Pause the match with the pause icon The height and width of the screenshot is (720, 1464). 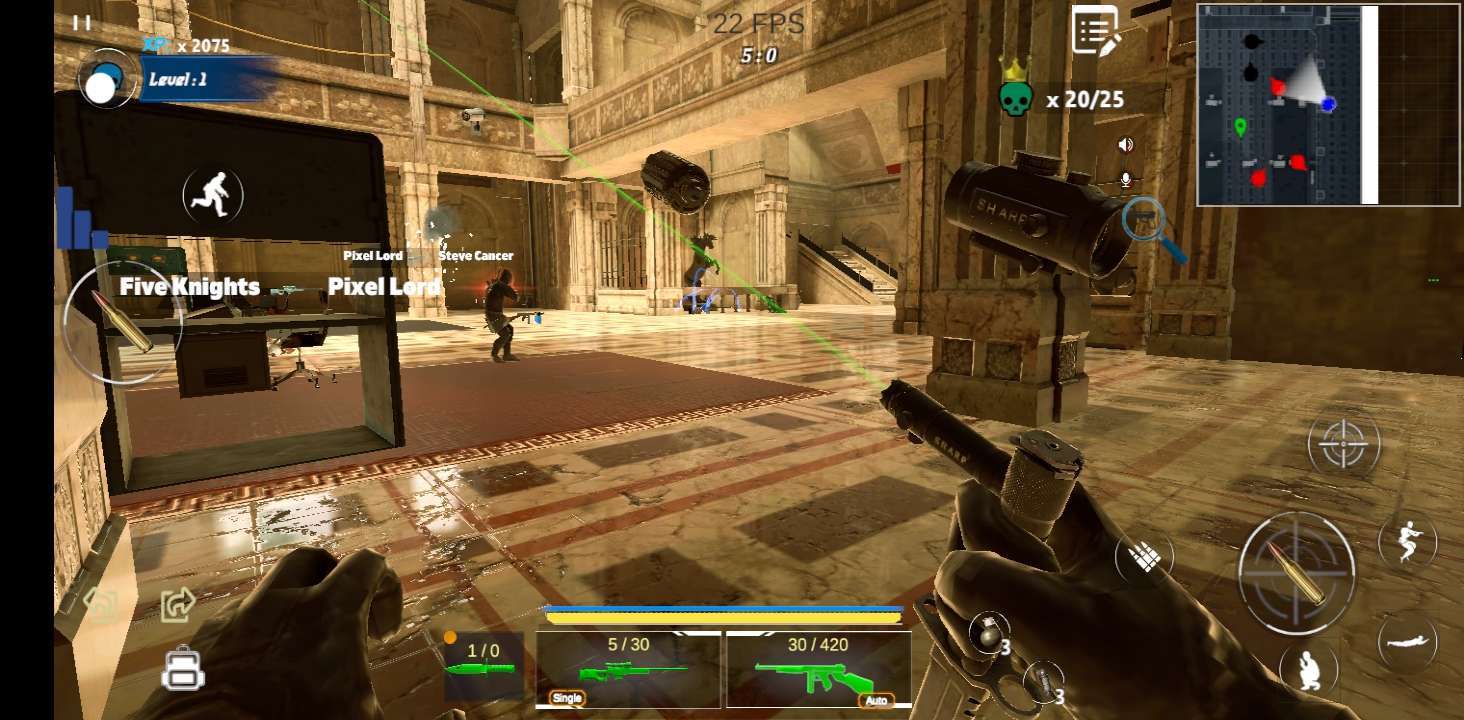82,22
